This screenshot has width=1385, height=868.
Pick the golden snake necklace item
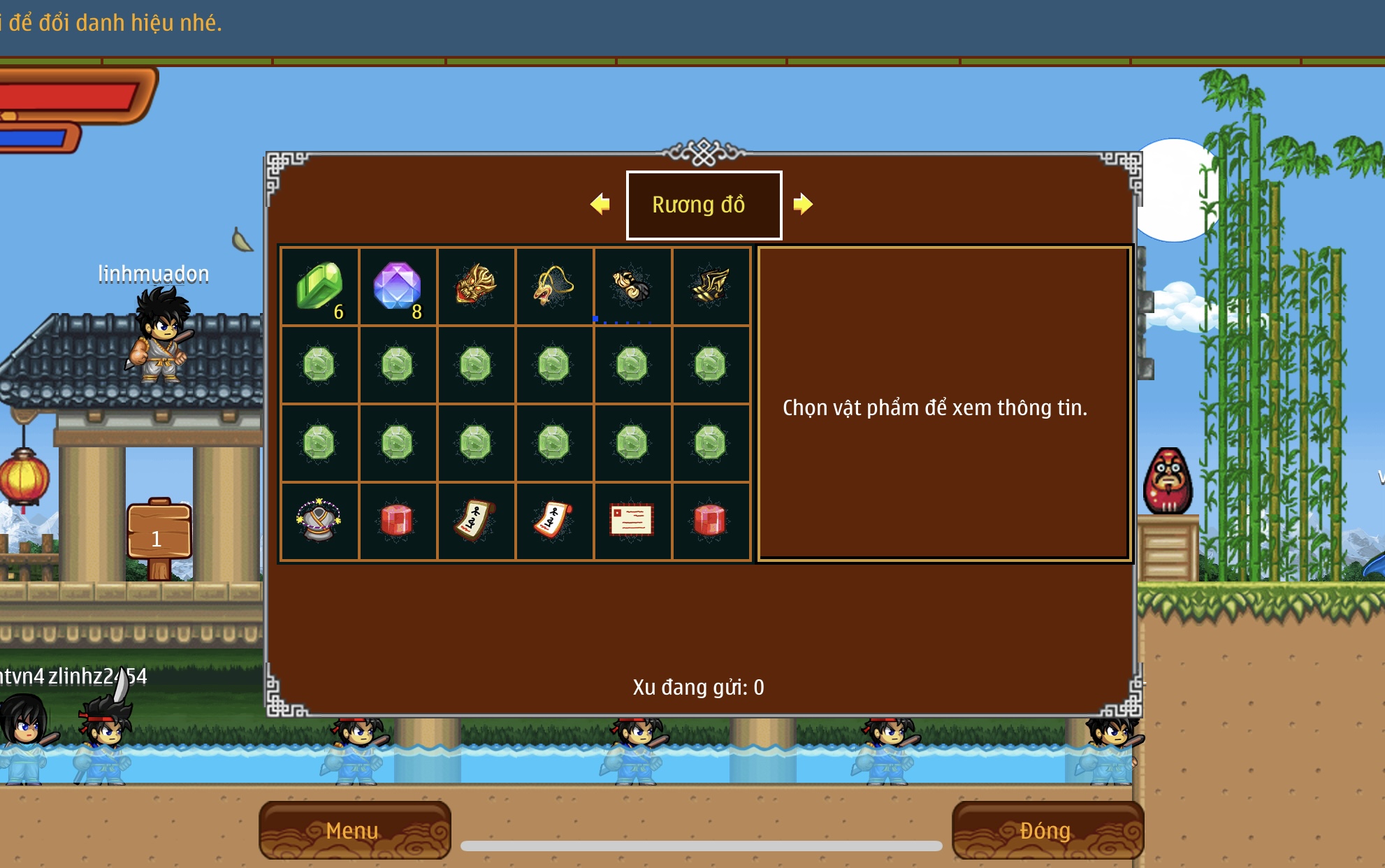(x=554, y=285)
